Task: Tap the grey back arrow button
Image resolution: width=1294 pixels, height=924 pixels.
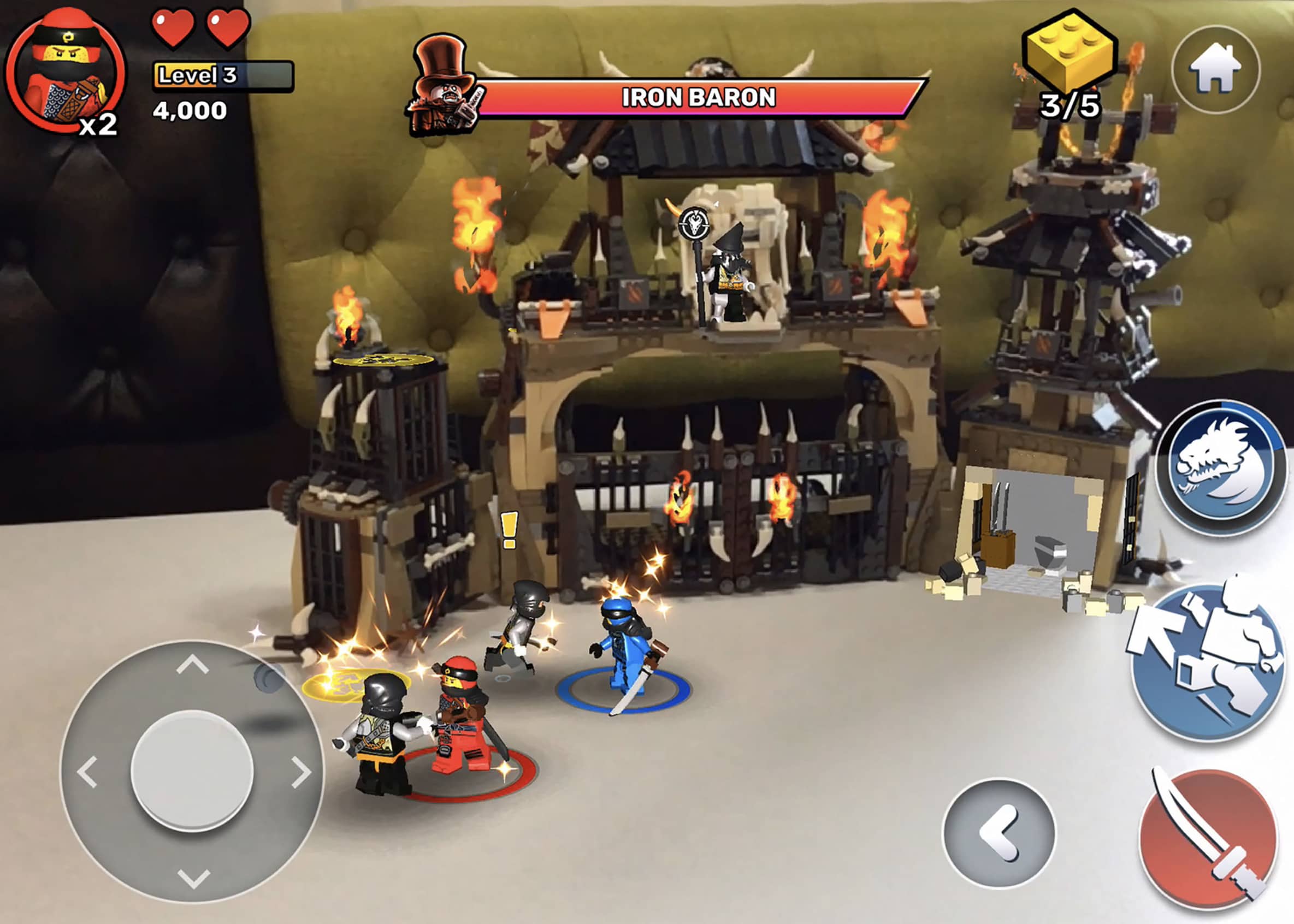Action: point(998,833)
